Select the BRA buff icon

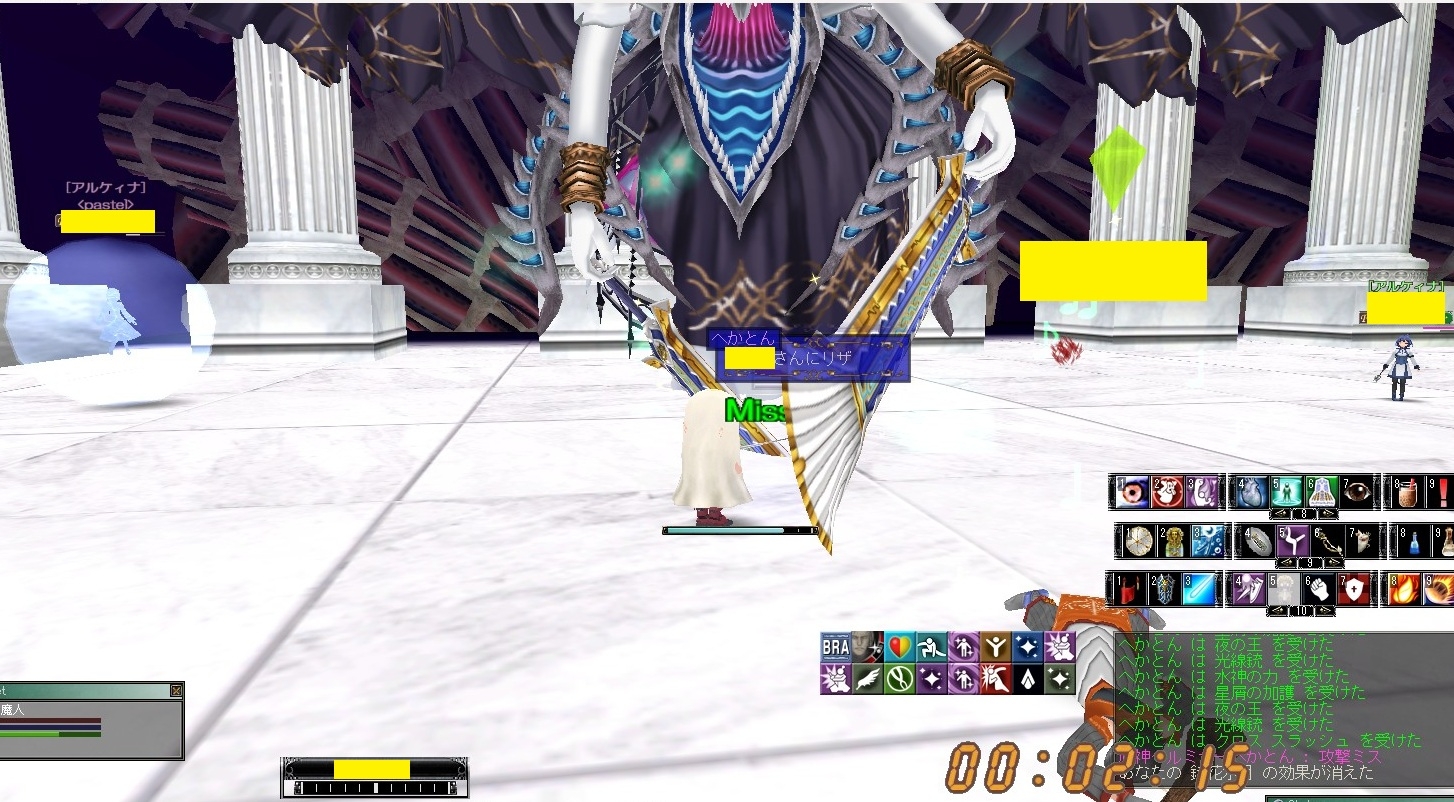(x=835, y=648)
